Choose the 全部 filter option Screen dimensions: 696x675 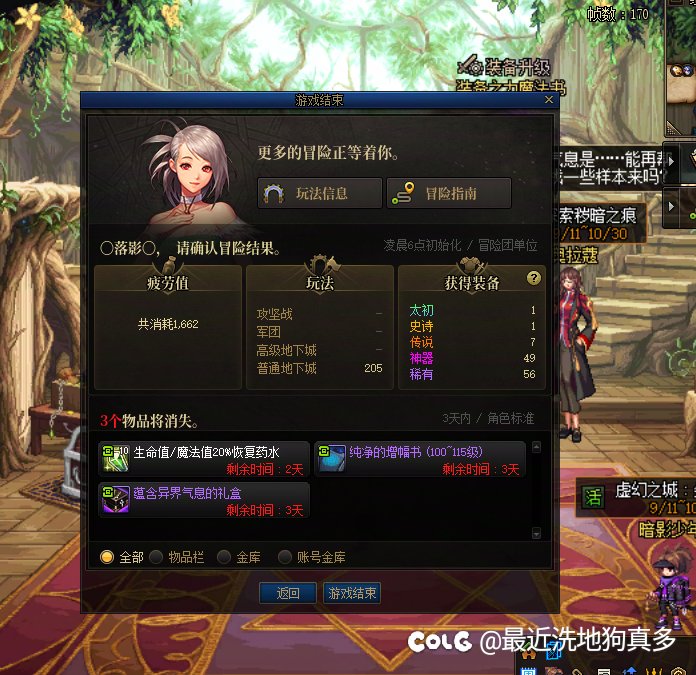tap(107, 557)
